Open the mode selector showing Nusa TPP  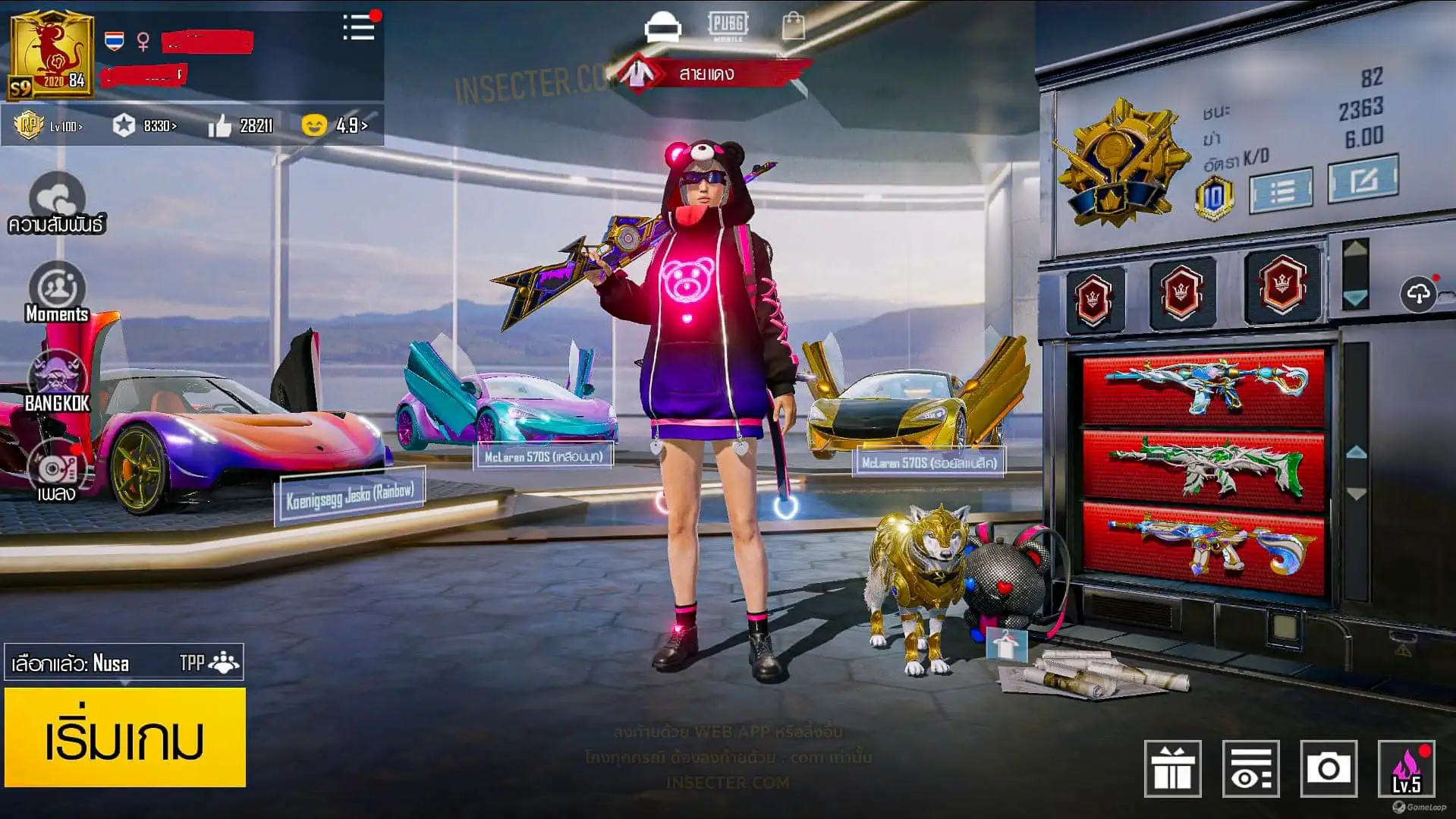[124, 663]
